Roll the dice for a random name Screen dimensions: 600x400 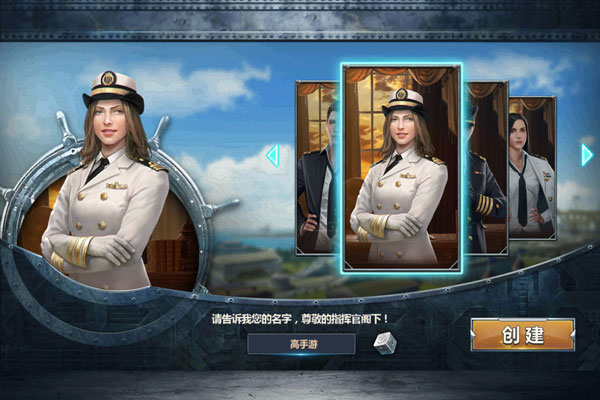pyautogui.click(x=385, y=344)
